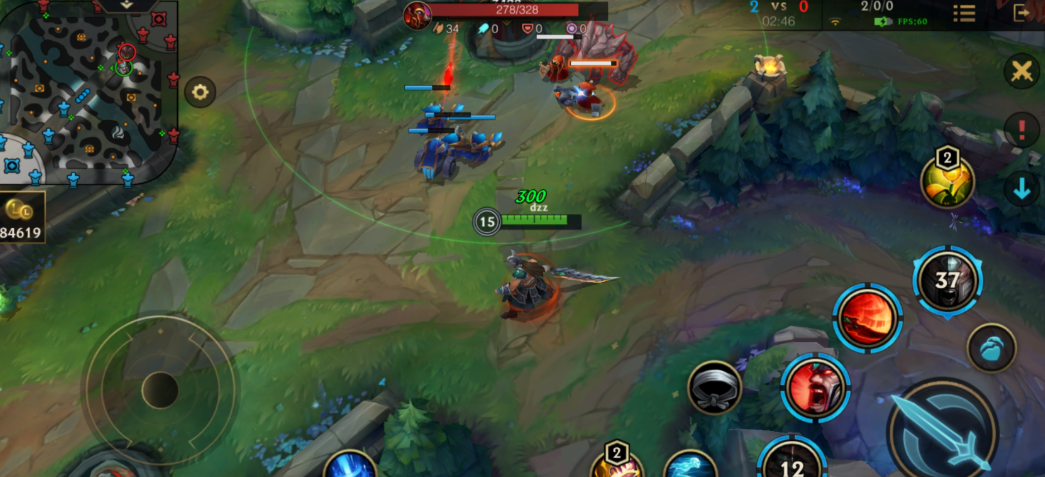Click the exit door icon

[1022, 13]
